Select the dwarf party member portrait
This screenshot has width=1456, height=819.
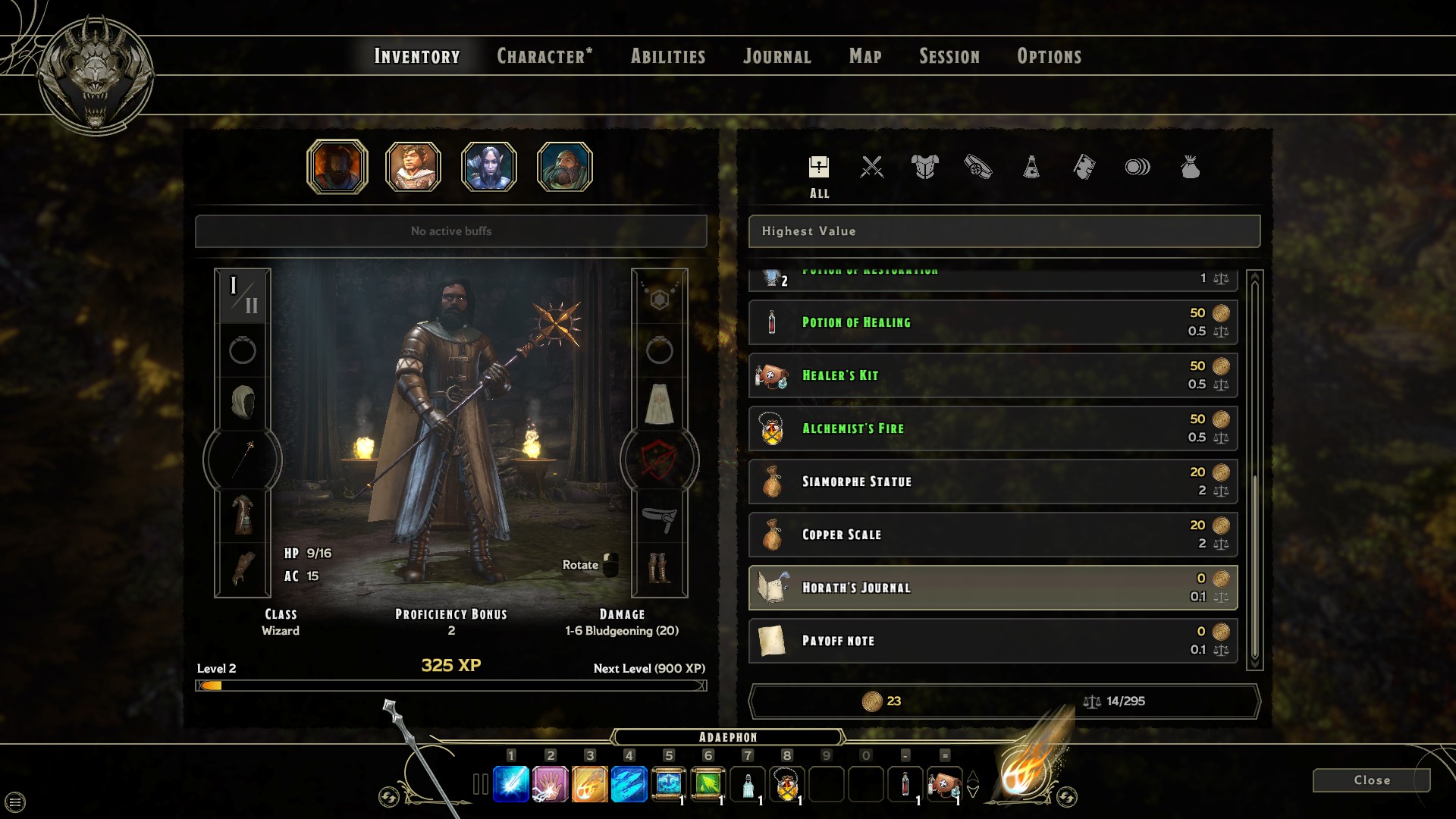(565, 167)
